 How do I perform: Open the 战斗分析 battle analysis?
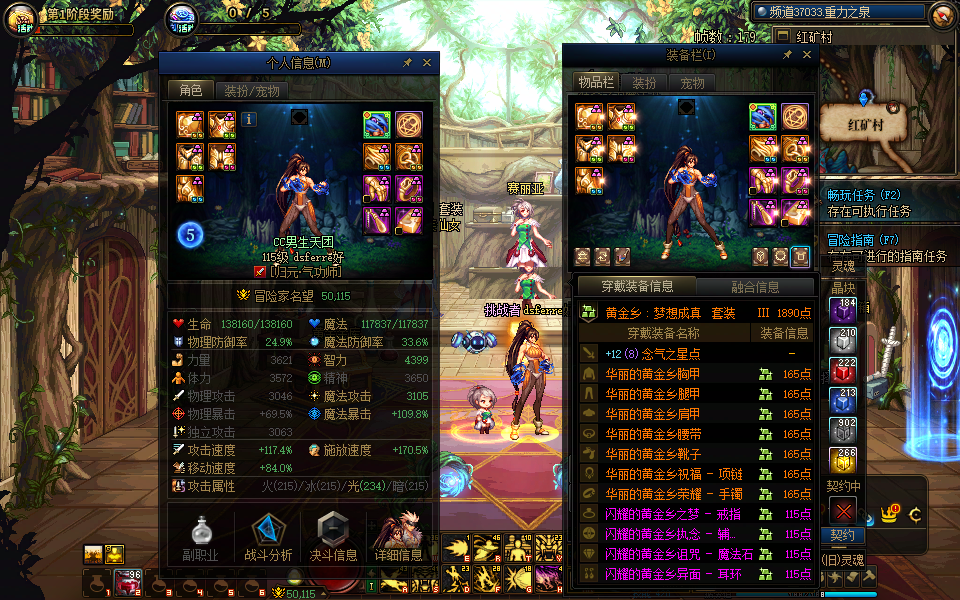[268, 536]
